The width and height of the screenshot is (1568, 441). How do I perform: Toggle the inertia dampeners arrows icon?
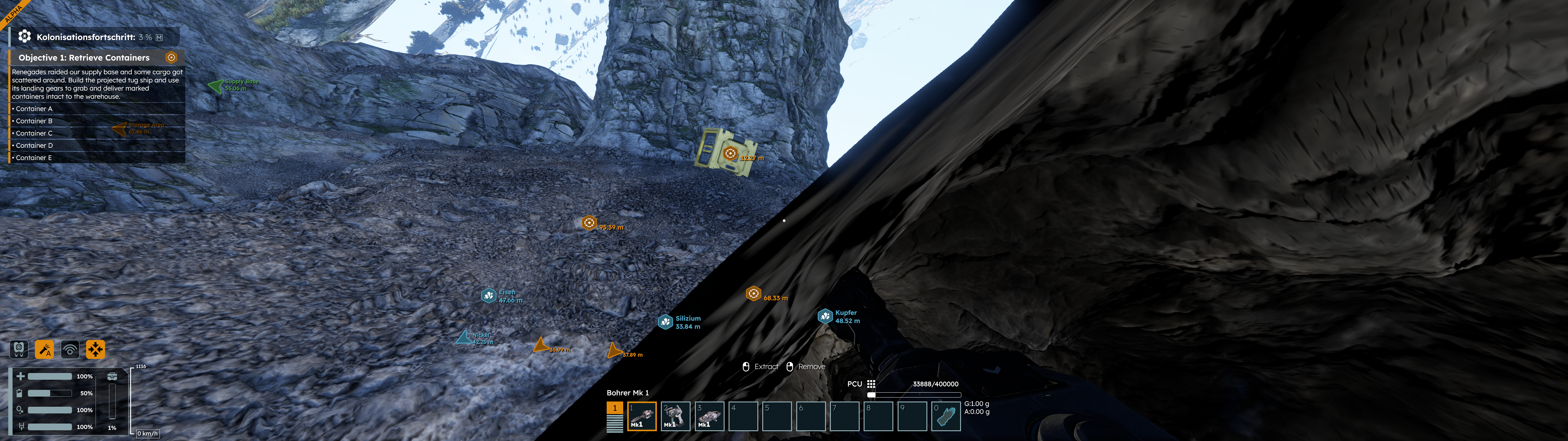(96, 349)
